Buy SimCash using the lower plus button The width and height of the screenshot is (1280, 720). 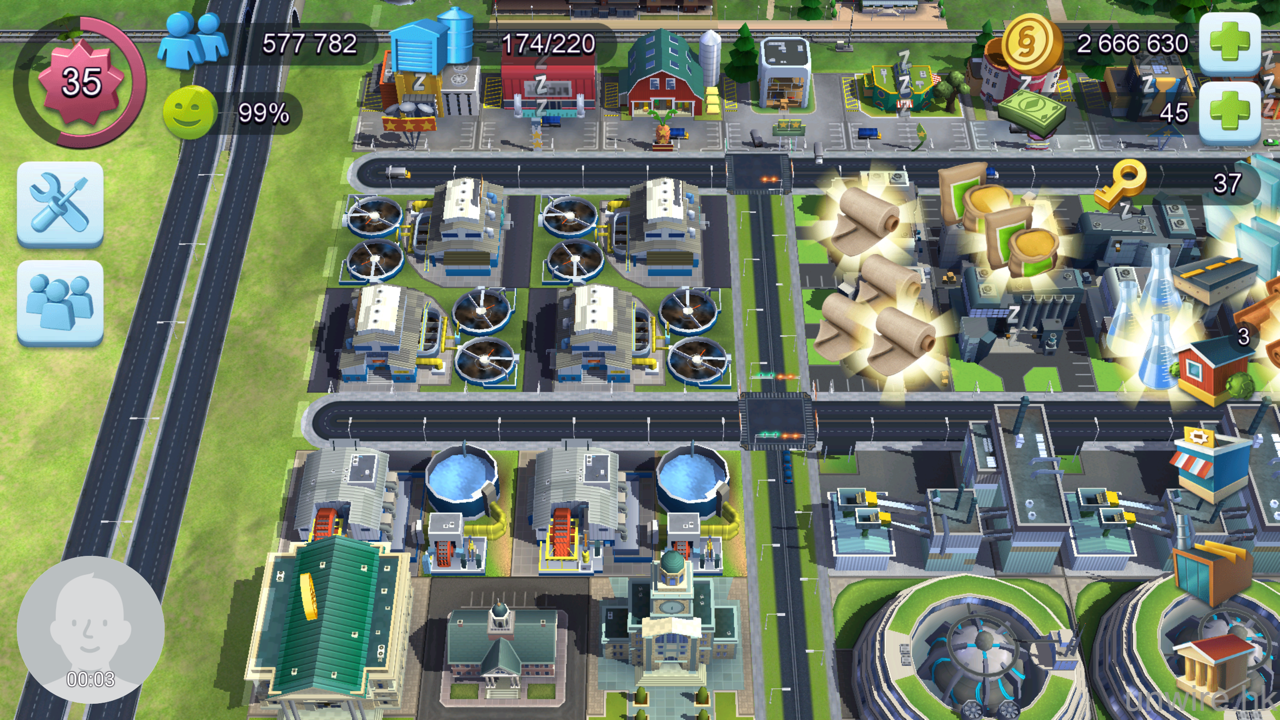[1228, 113]
